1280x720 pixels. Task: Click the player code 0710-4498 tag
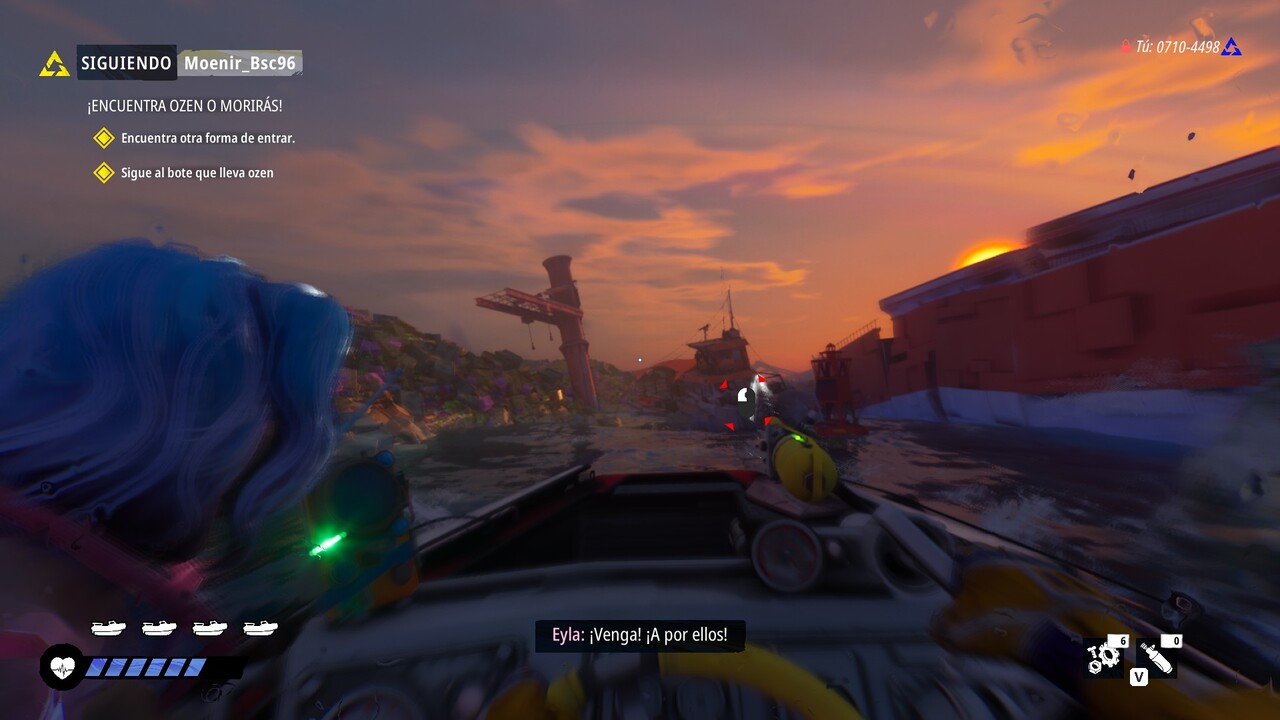click(1178, 47)
